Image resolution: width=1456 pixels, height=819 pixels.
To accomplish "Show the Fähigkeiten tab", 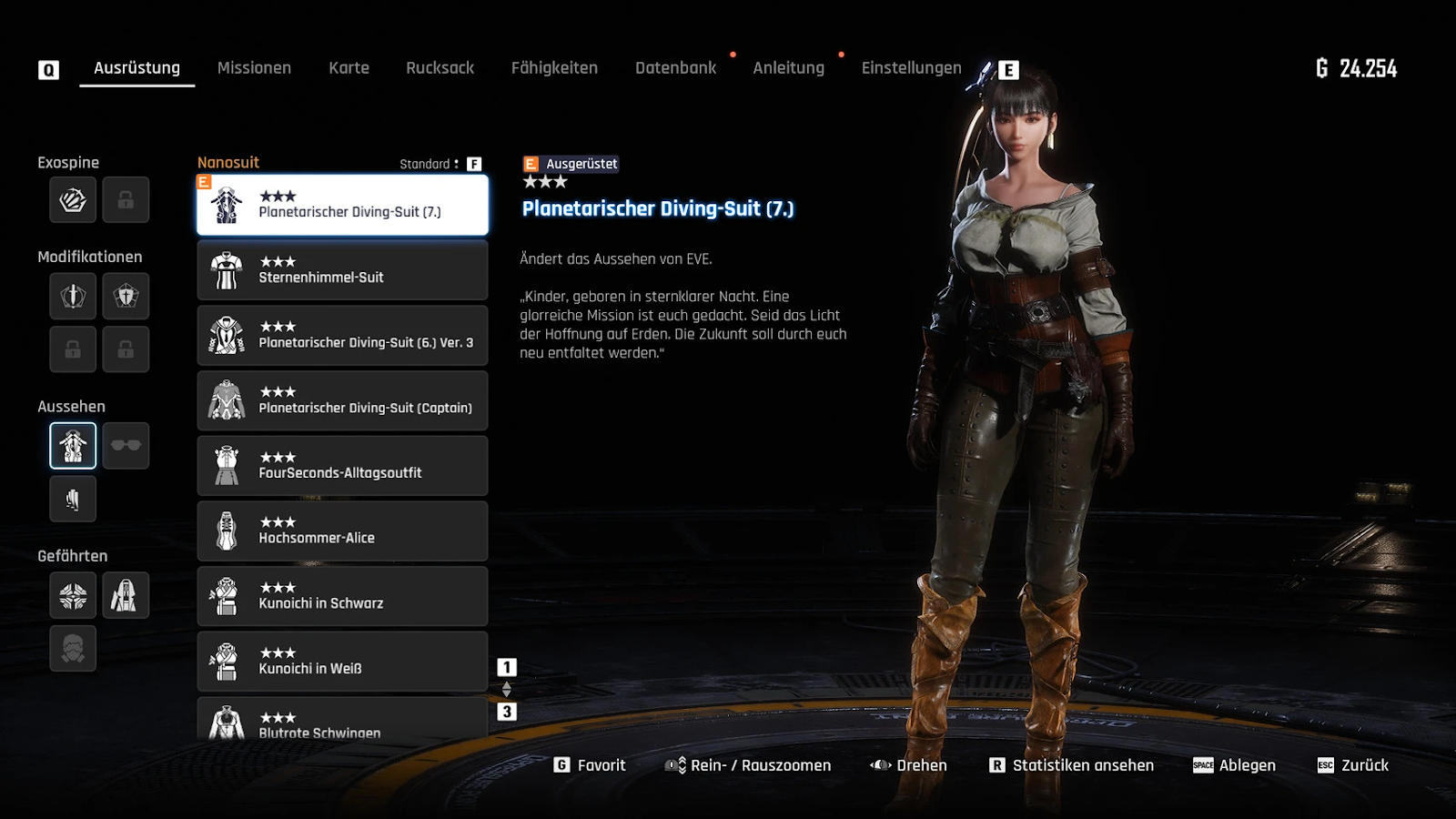I will pyautogui.click(x=554, y=68).
